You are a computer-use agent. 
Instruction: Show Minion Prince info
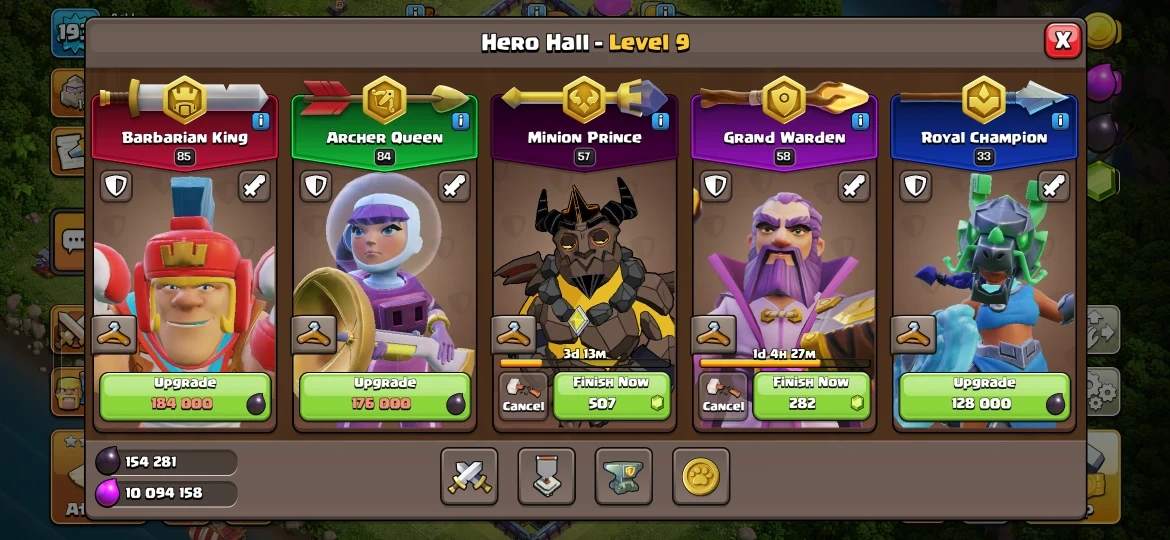coord(660,121)
